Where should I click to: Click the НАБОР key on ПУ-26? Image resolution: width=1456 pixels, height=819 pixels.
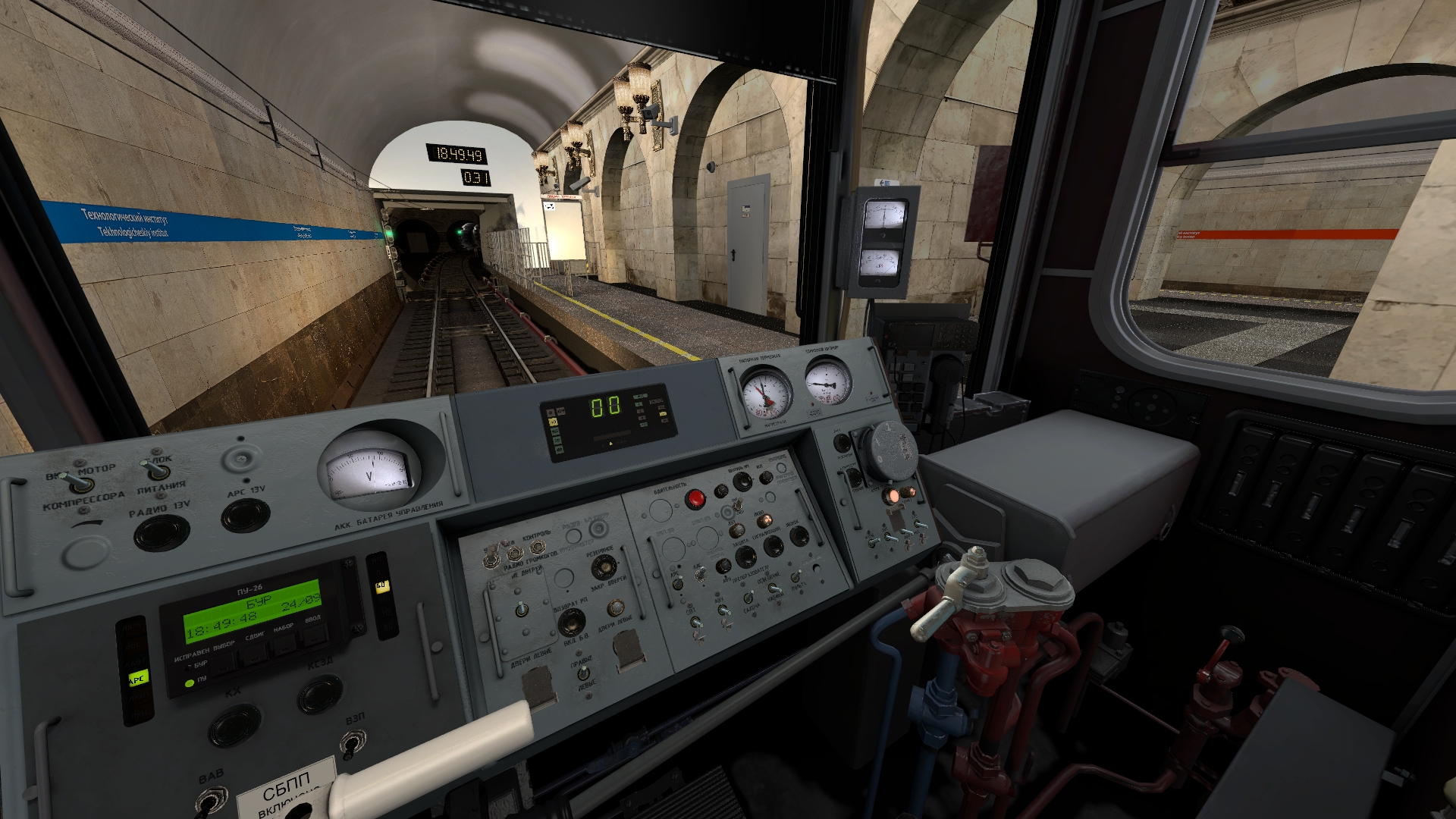284,644
